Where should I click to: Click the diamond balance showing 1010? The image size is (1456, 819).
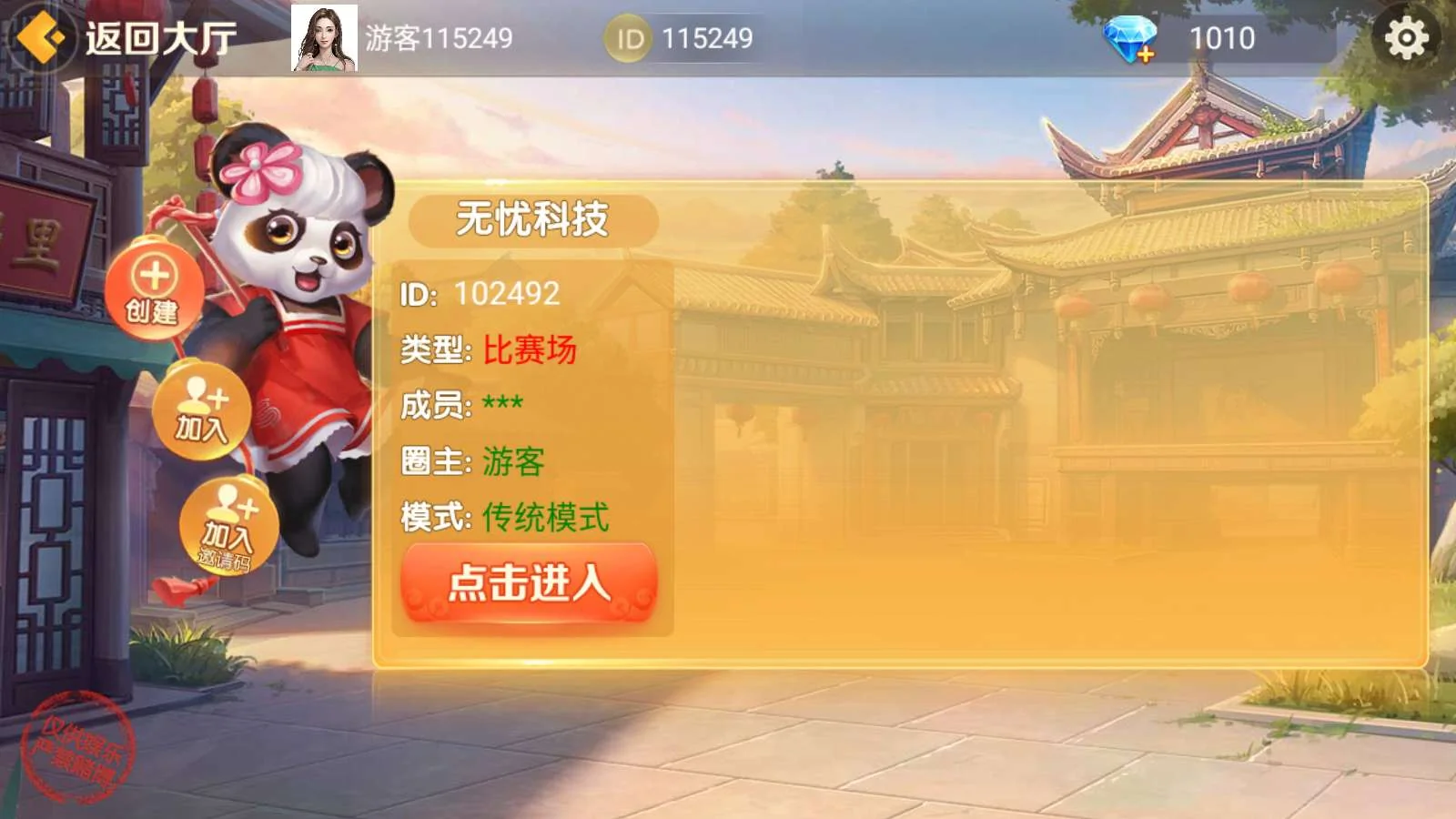(1223, 38)
